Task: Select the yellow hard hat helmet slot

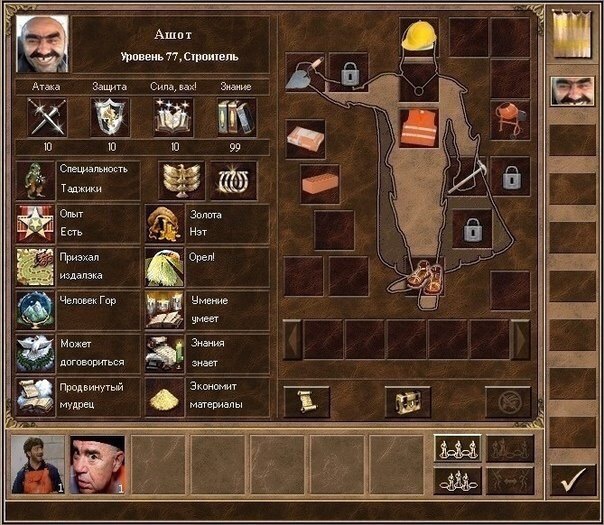Action: click(418, 37)
